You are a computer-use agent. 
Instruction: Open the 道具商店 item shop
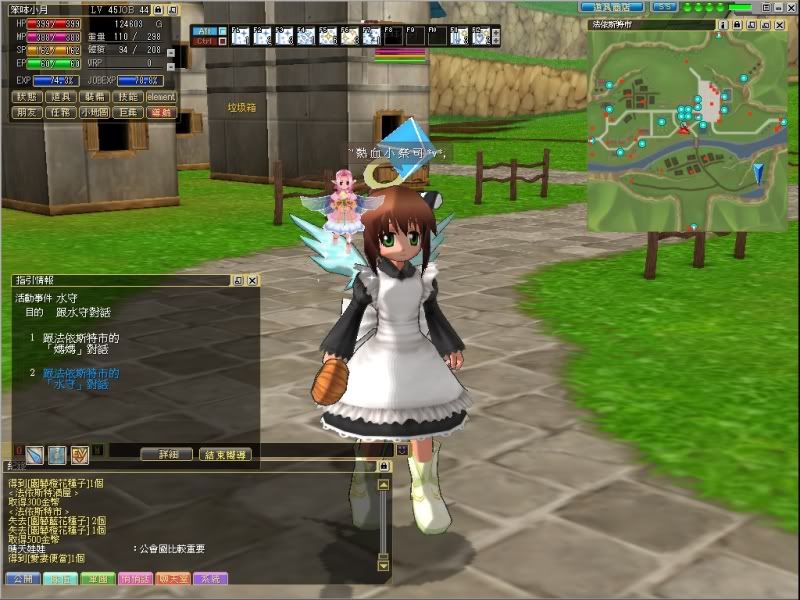tap(610, 7)
